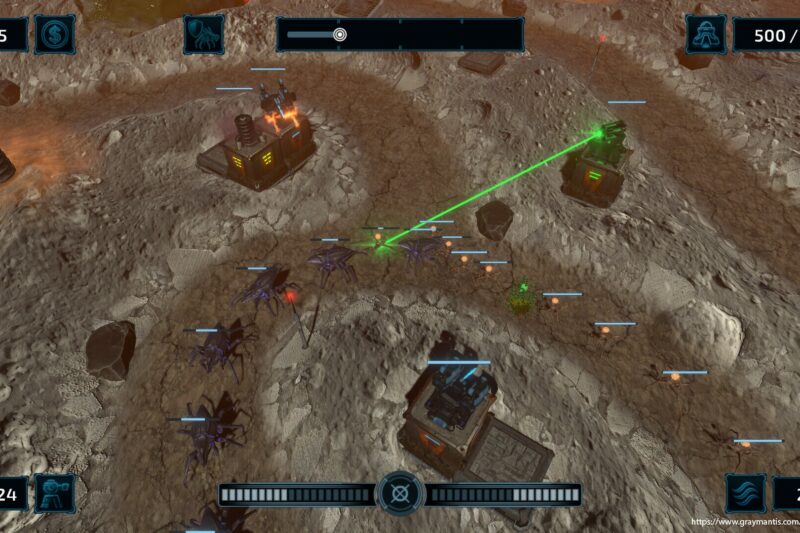This screenshot has width=800, height=533.
Task: Open the turret build icon
Action: [x=54, y=493]
